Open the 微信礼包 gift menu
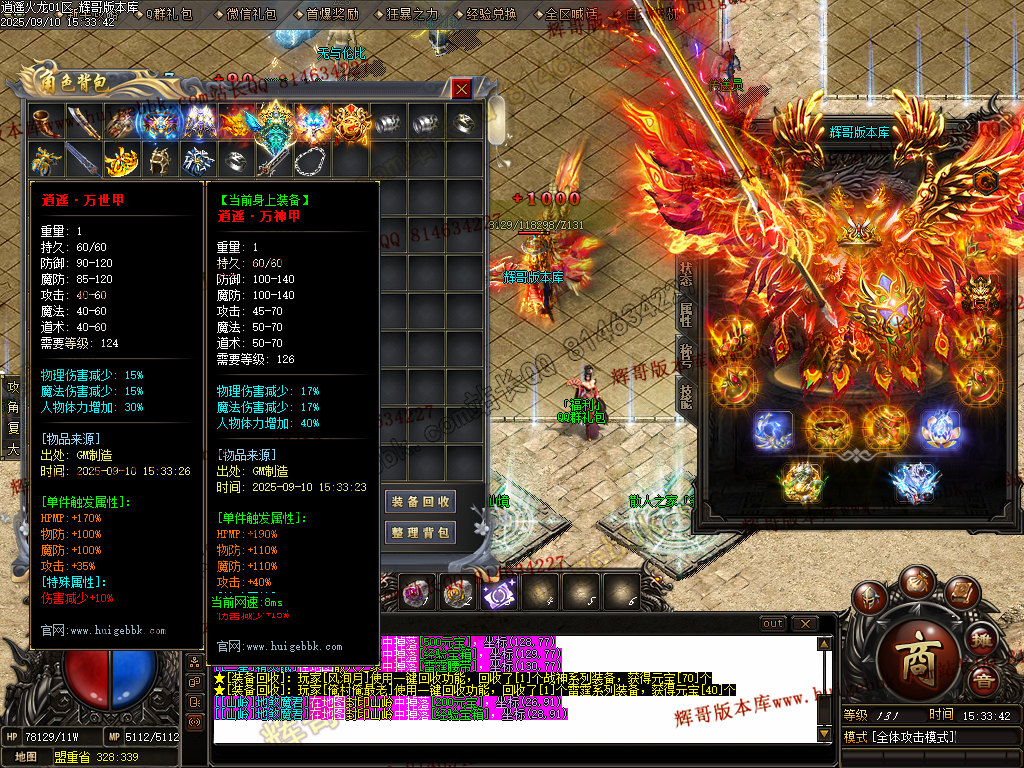The width and height of the screenshot is (1024, 768). click(245, 14)
